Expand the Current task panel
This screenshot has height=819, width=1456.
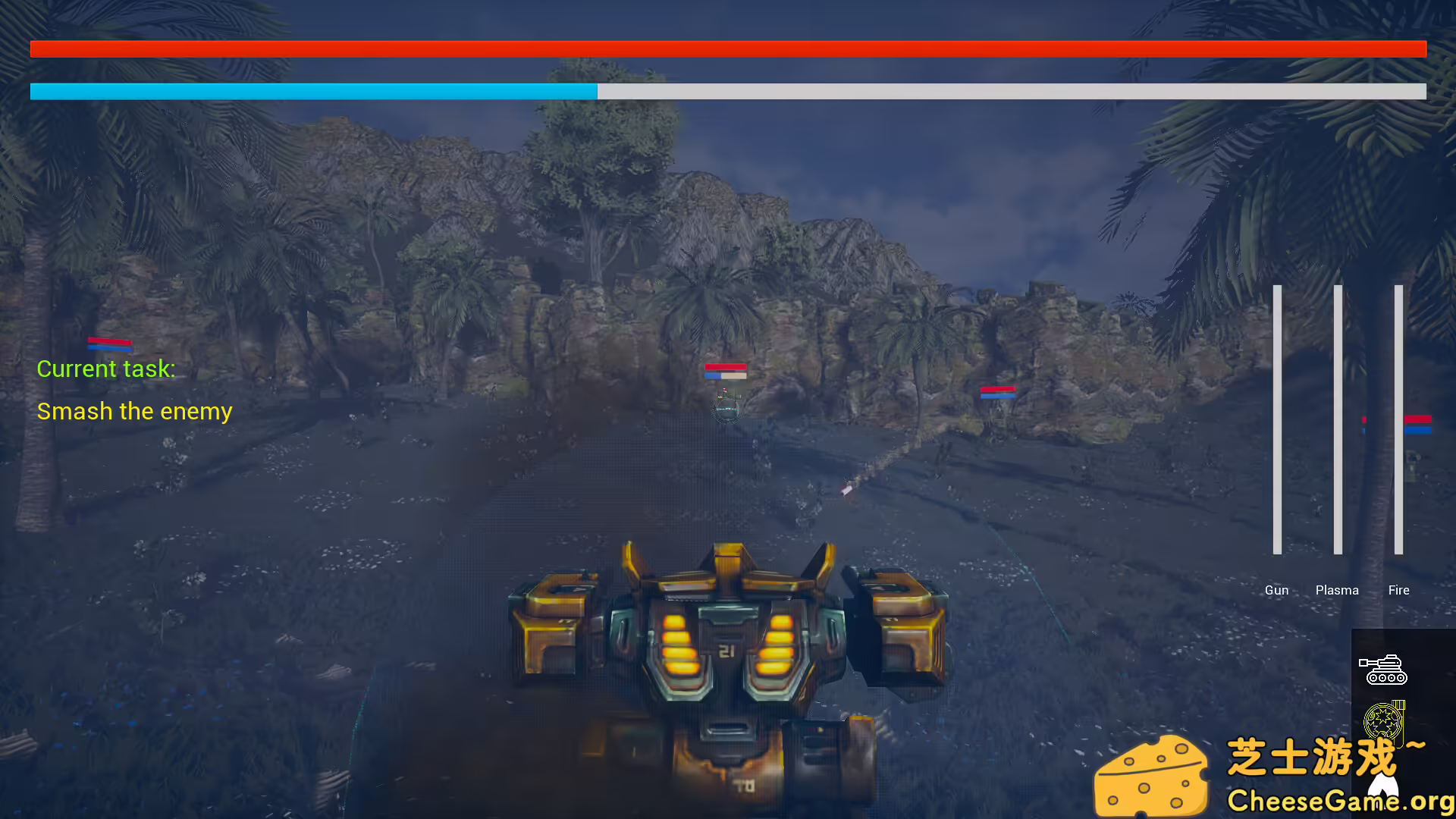[x=106, y=369]
